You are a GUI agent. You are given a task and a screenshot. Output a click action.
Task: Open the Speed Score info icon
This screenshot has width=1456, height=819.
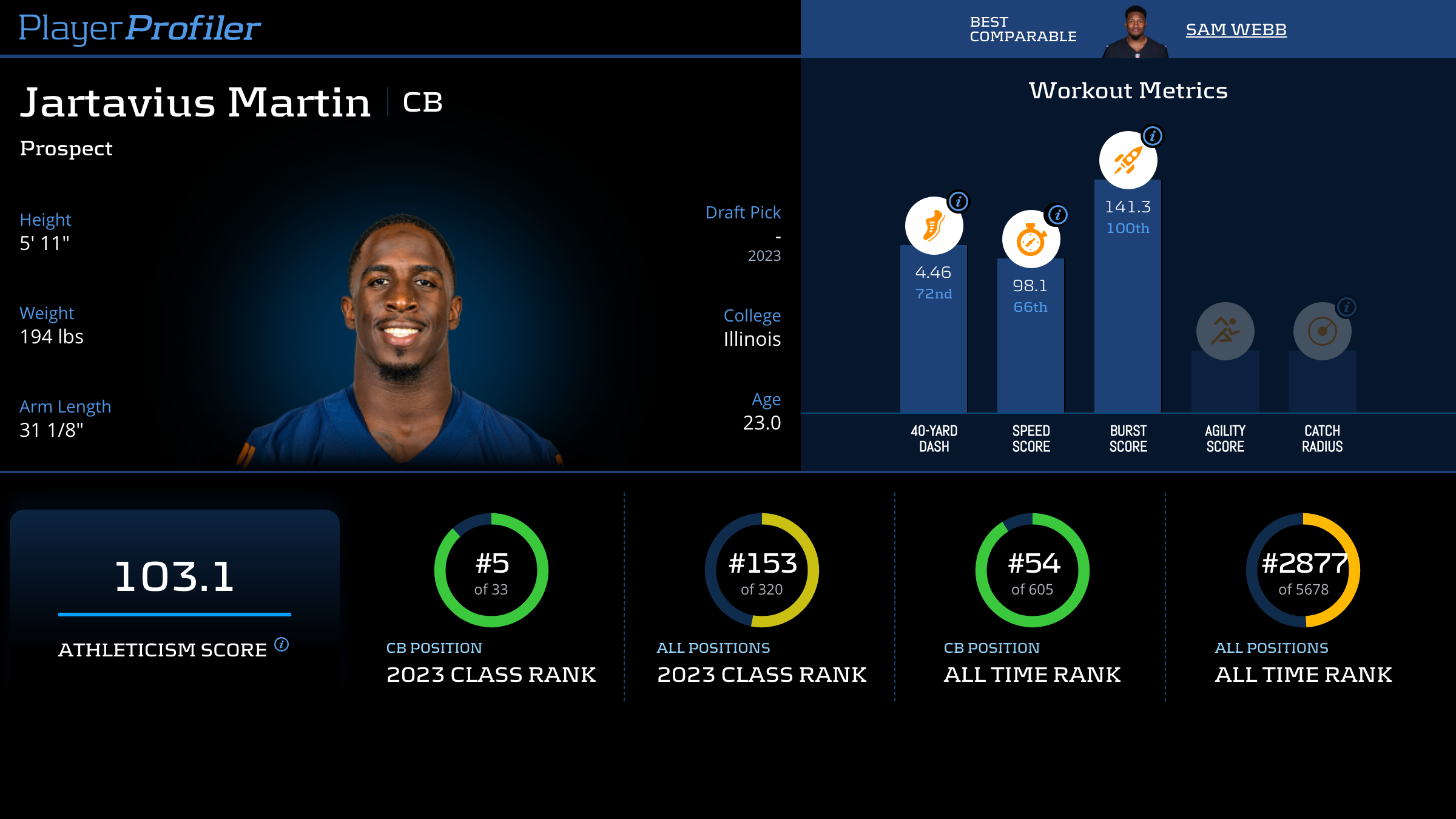click(x=1057, y=214)
